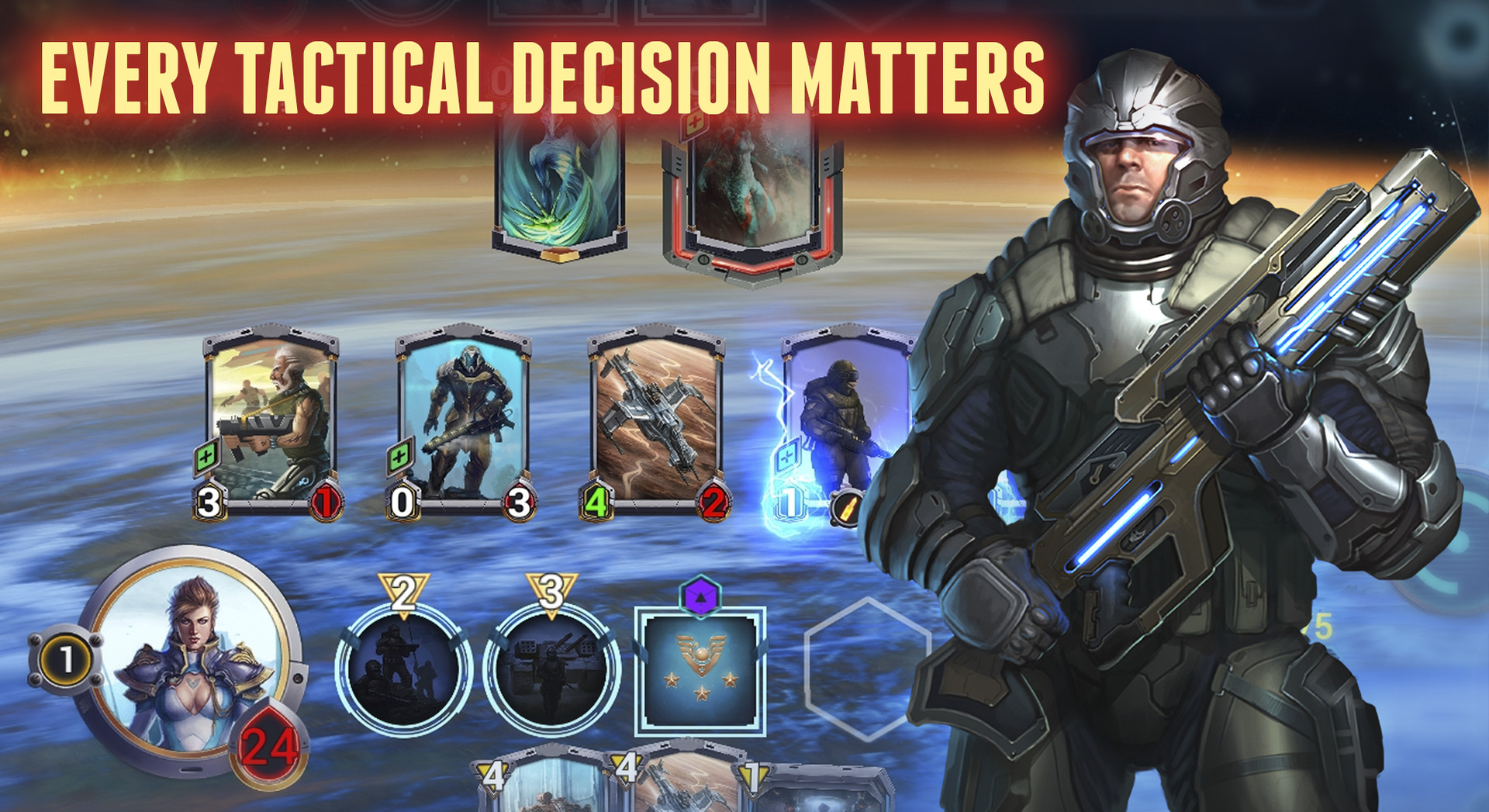Click the yellow energy counter showing 1
The image size is (1489, 812).
(x=66, y=659)
